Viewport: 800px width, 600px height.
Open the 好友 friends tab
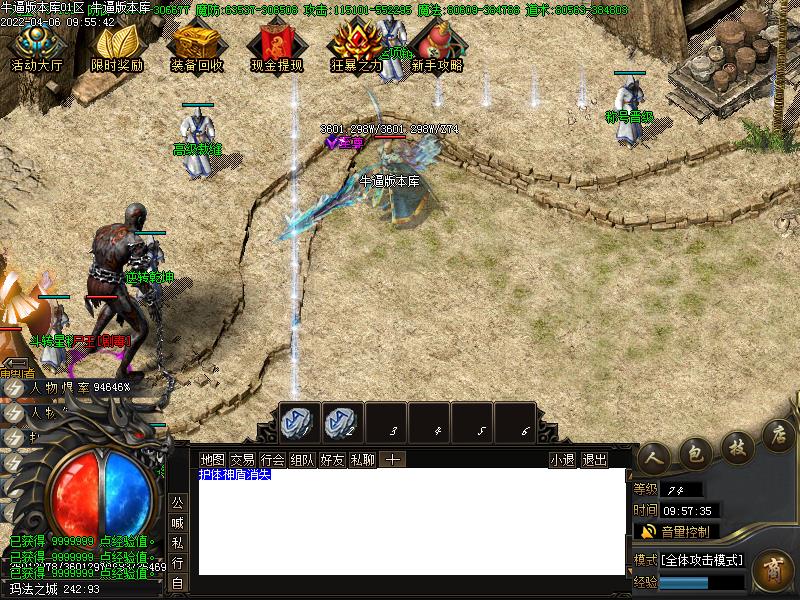click(x=332, y=460)
